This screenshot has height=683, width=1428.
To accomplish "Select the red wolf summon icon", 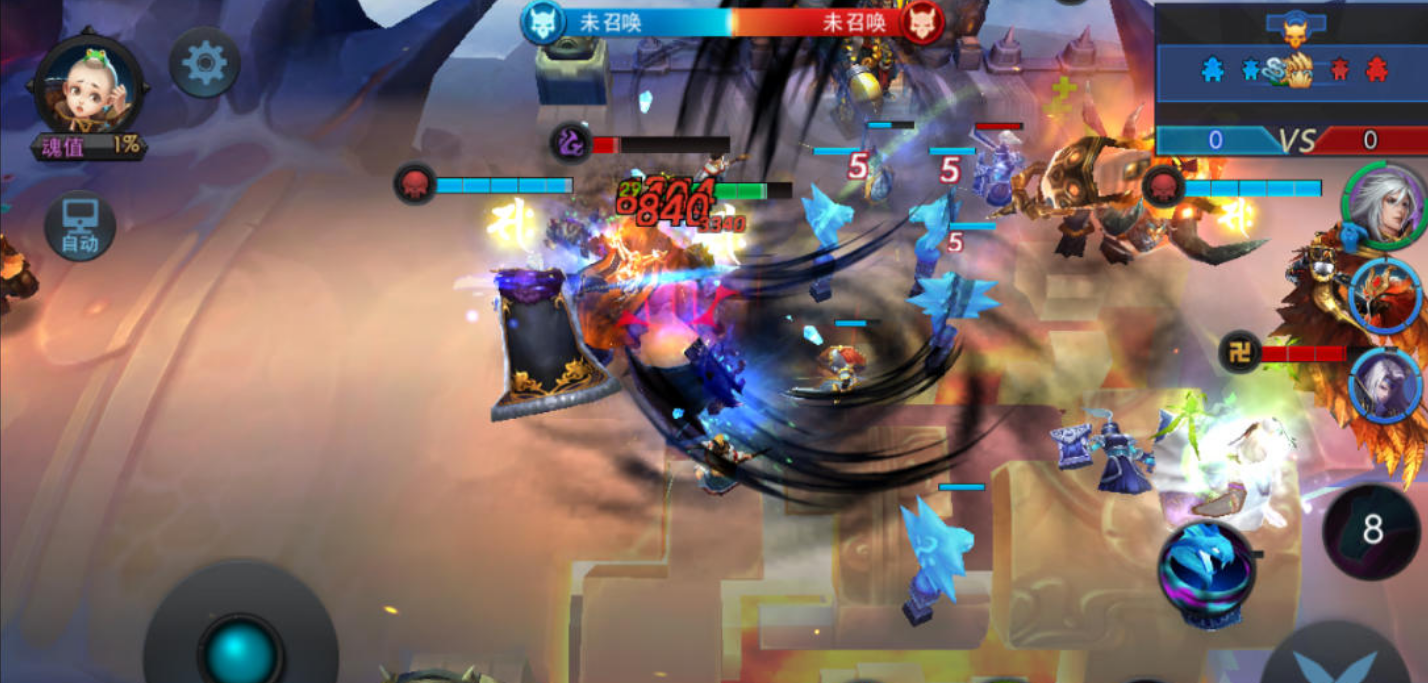I will click(x=921, y=22).
